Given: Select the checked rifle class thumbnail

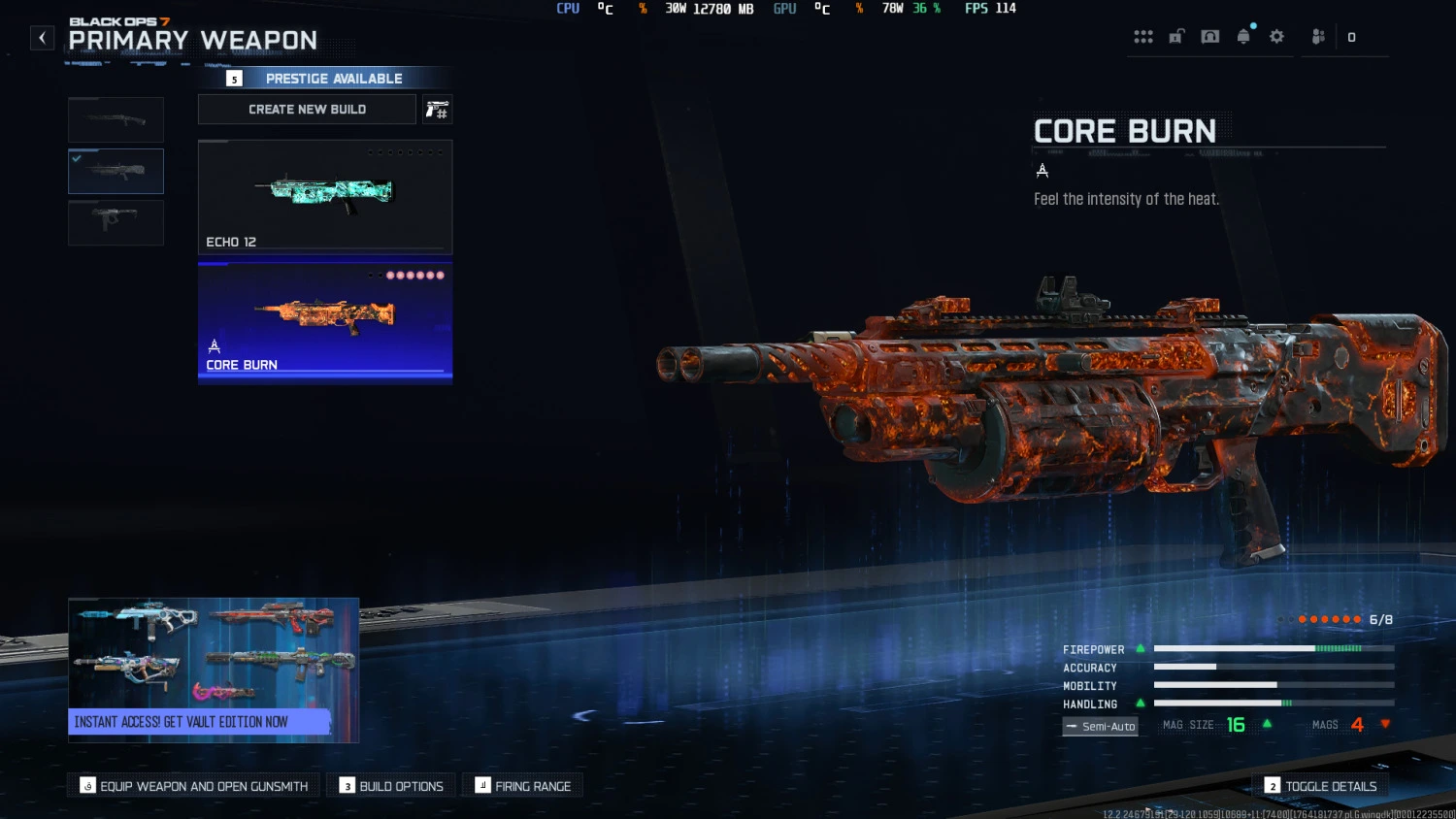Looking at the screenshot, I should click(x=116, y=171).
